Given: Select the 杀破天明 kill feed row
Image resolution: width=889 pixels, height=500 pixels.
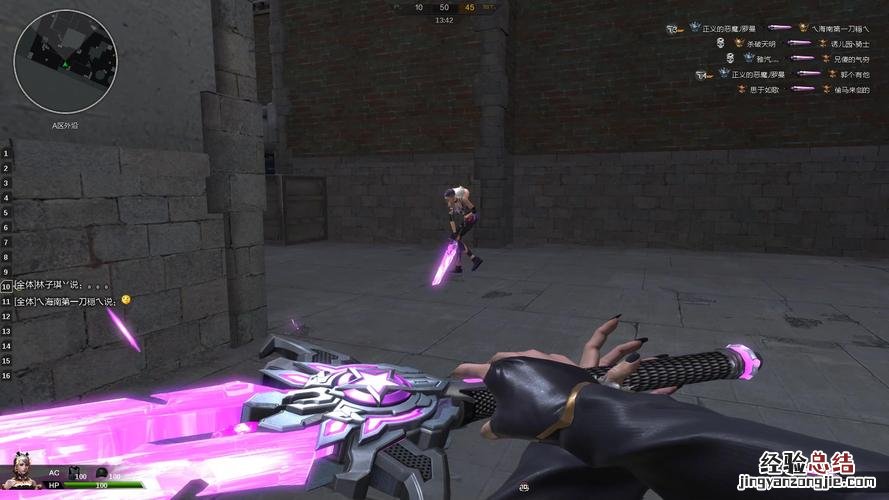Looking at the screenshot, I should (790, 43).
